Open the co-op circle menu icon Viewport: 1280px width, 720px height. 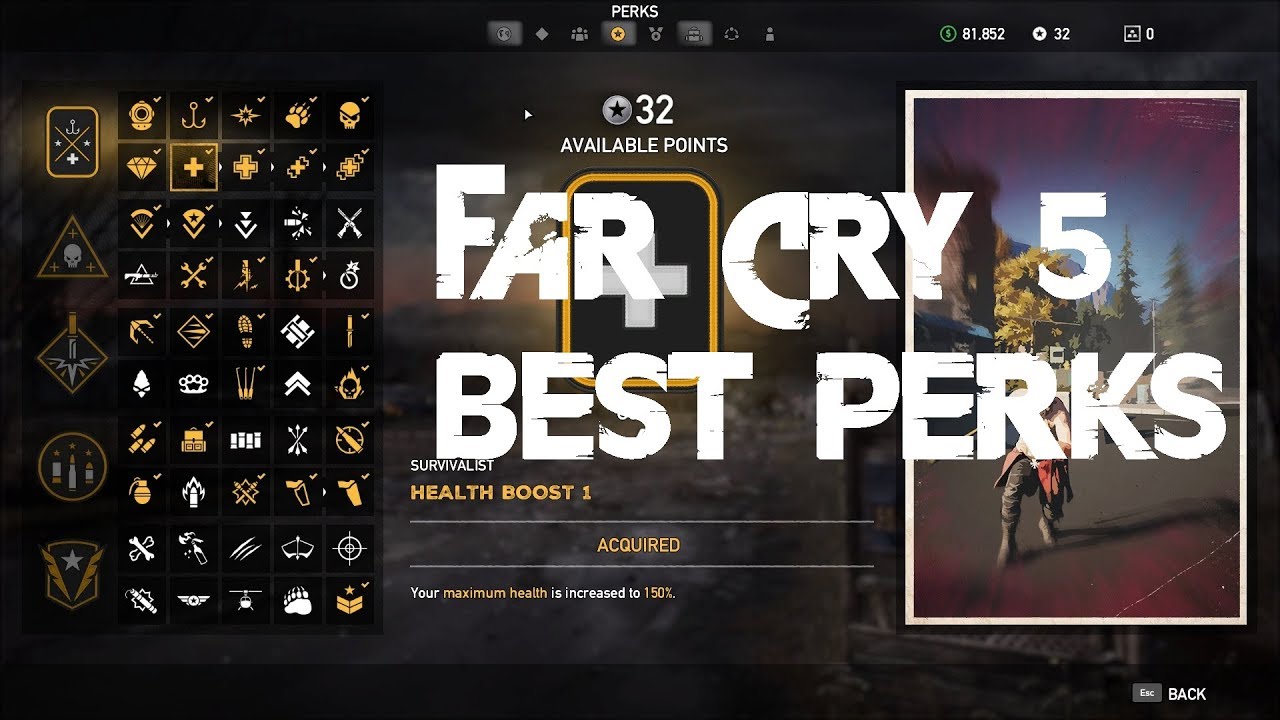click(732, 33)
